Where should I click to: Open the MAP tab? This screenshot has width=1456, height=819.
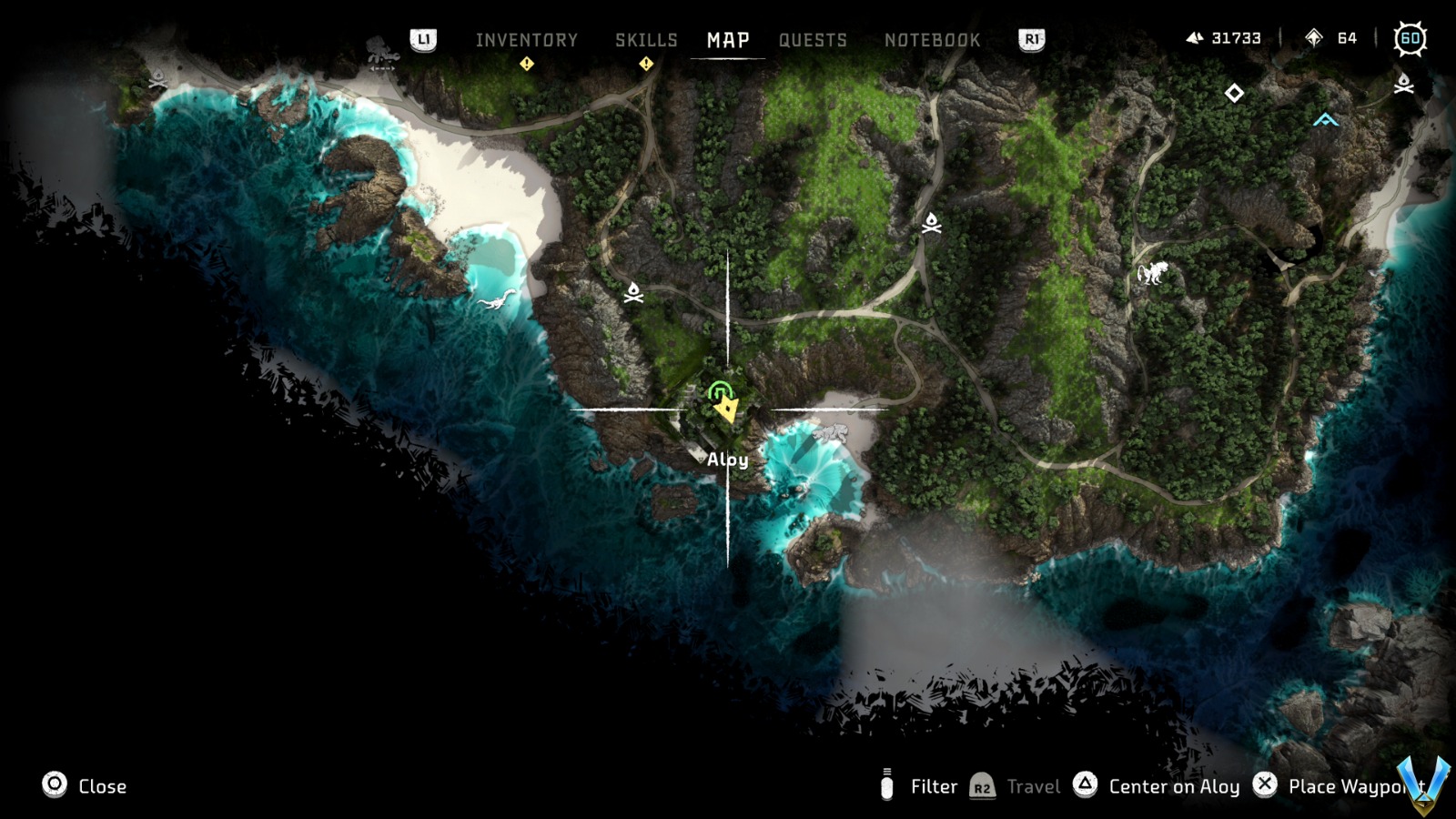pos(726,39)
